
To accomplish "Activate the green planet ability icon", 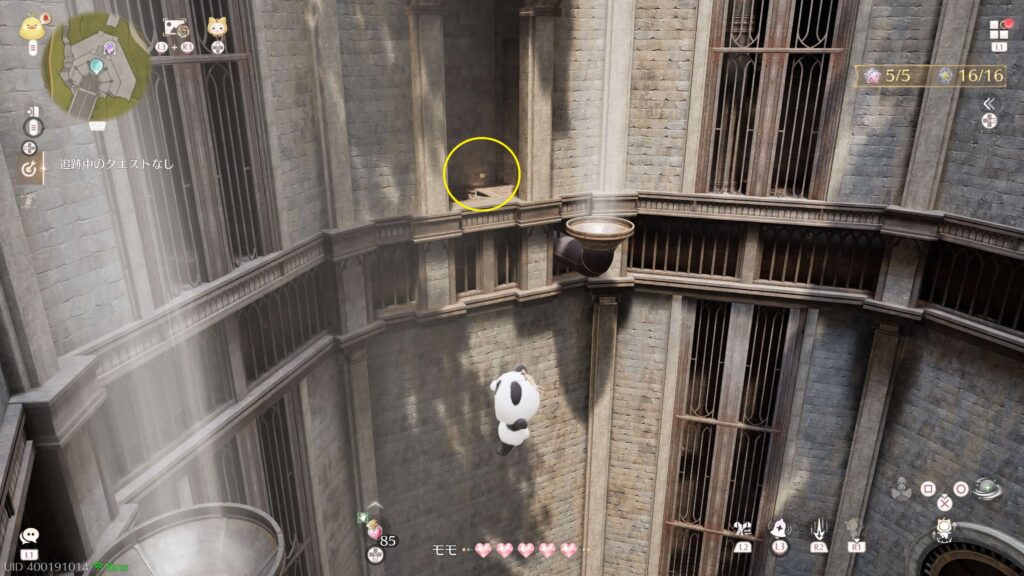I will coord(987,489).
